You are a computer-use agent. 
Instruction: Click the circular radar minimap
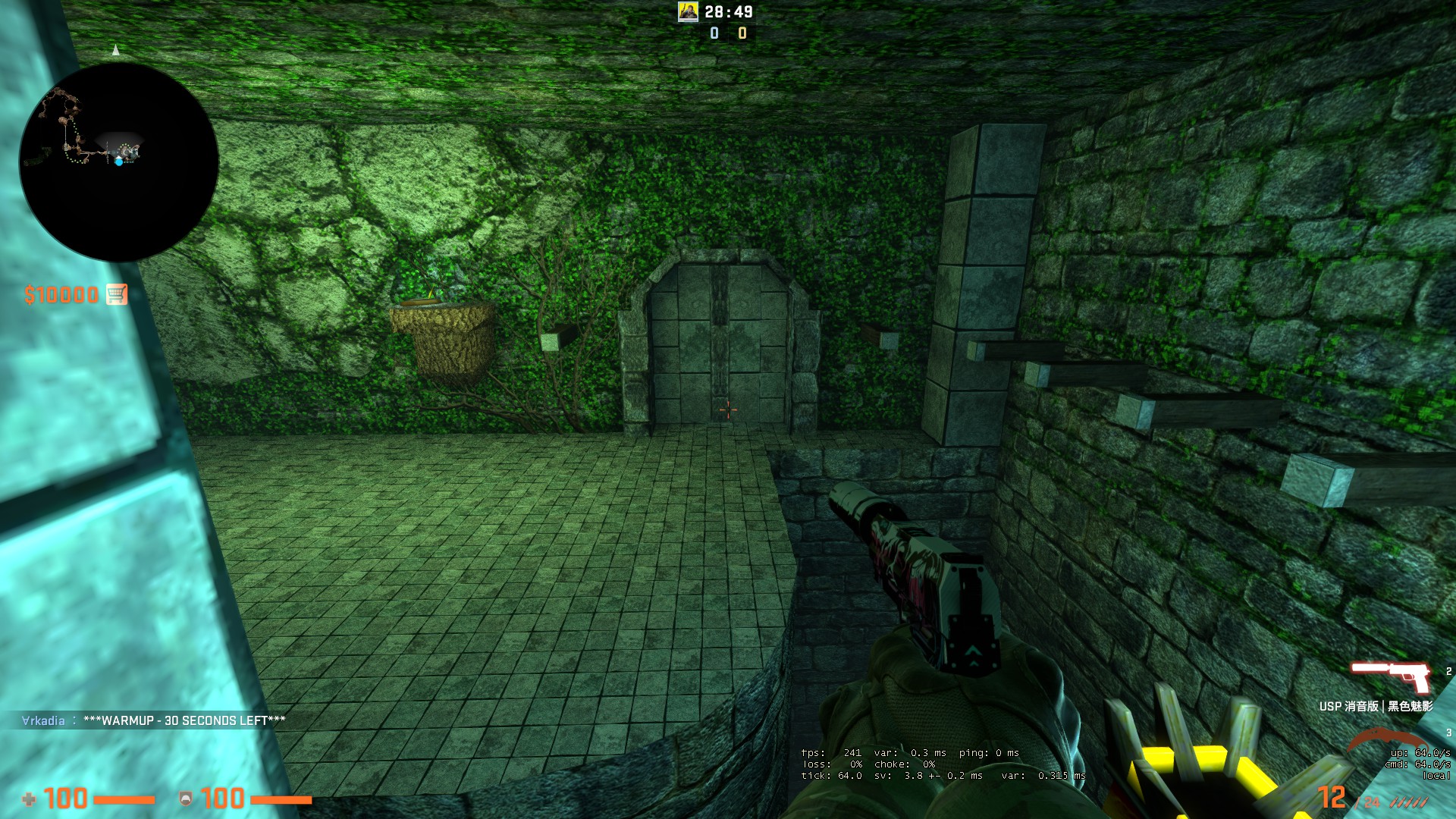(119, 162)
